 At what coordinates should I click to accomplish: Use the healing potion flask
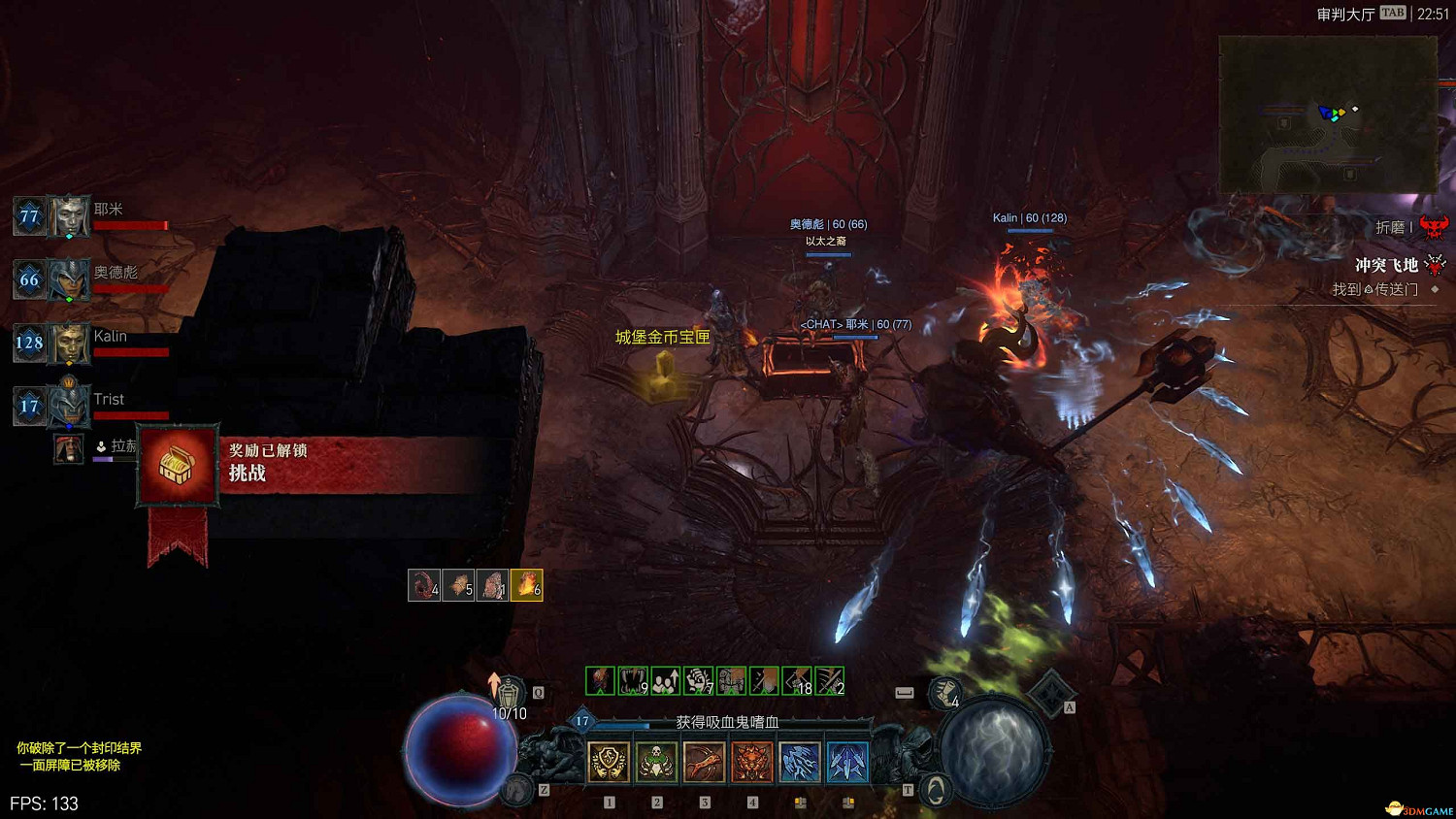point(510,692)
